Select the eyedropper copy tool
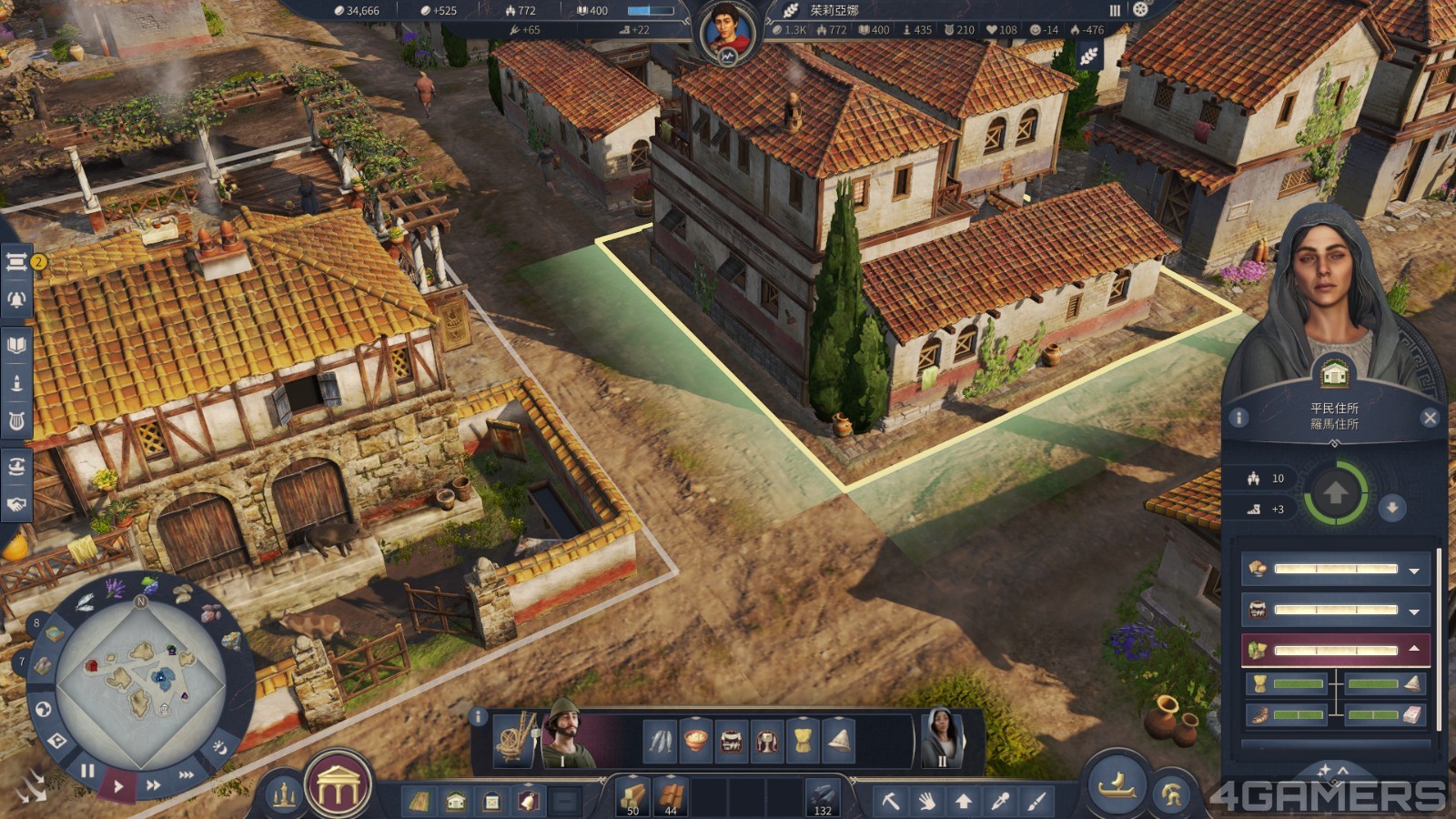The height and width of the screenshot is (819, 1456). click(1000, 802)
